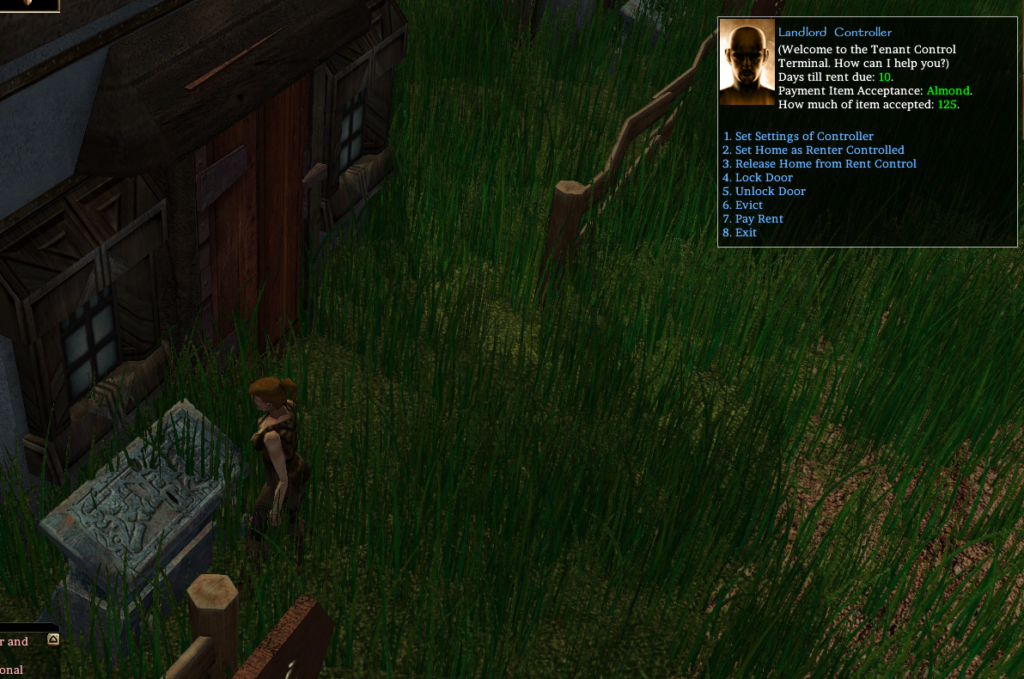Select 'Pay Rent' in the dialogue

(758, 219)
